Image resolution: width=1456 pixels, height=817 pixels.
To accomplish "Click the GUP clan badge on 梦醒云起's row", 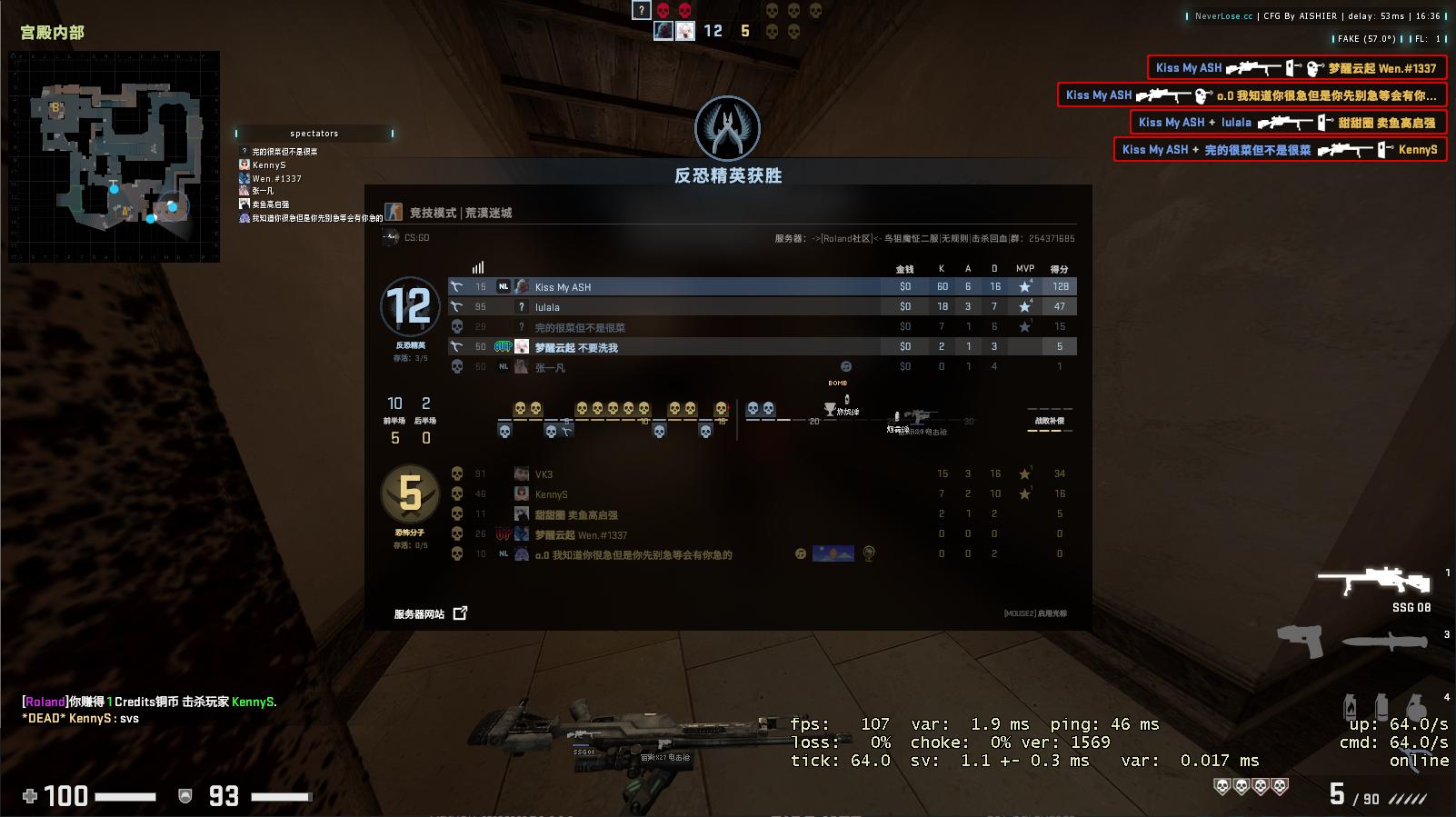I will point(504,346).
